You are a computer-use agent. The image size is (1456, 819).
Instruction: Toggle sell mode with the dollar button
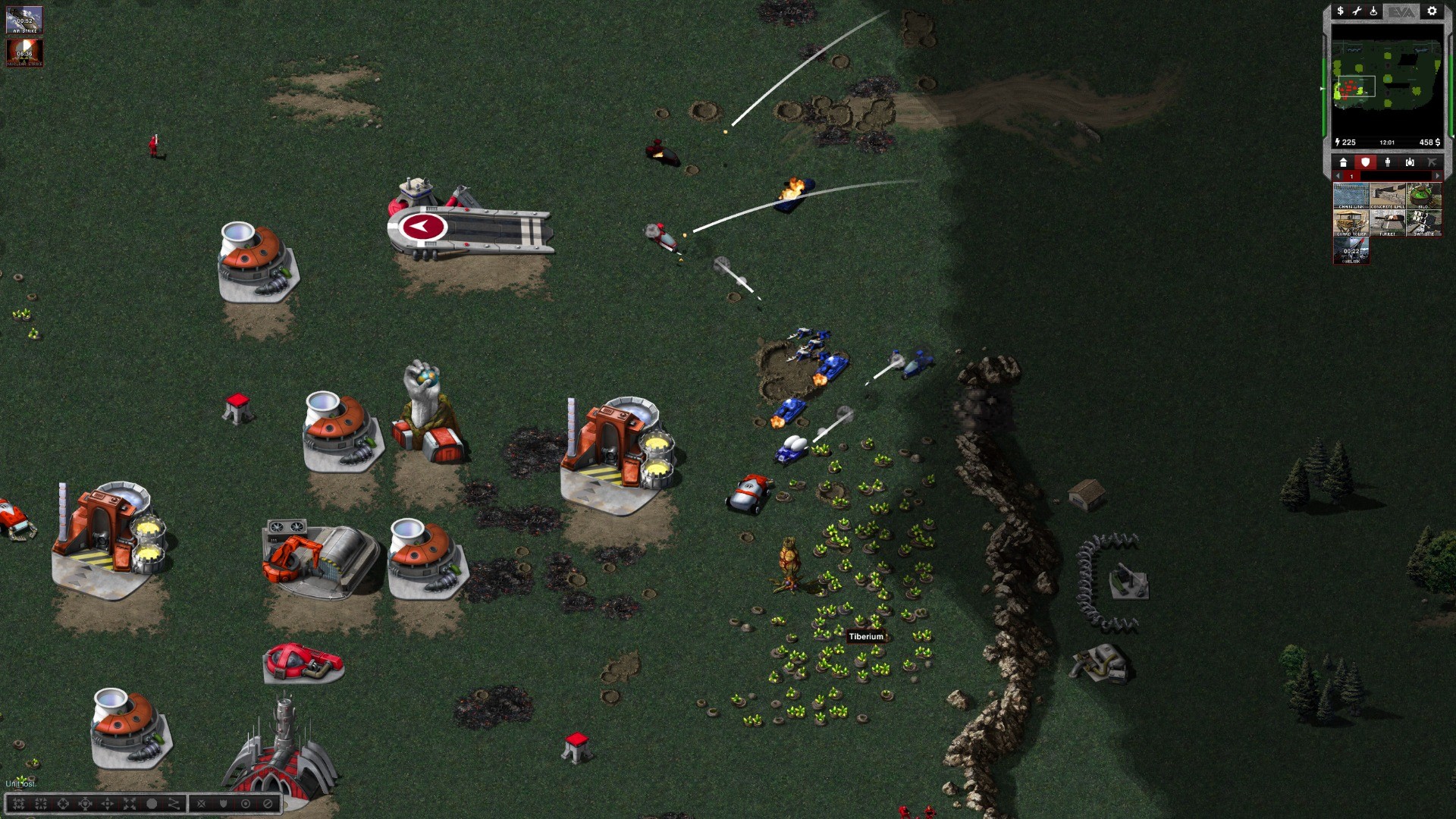pos(1340,11)
